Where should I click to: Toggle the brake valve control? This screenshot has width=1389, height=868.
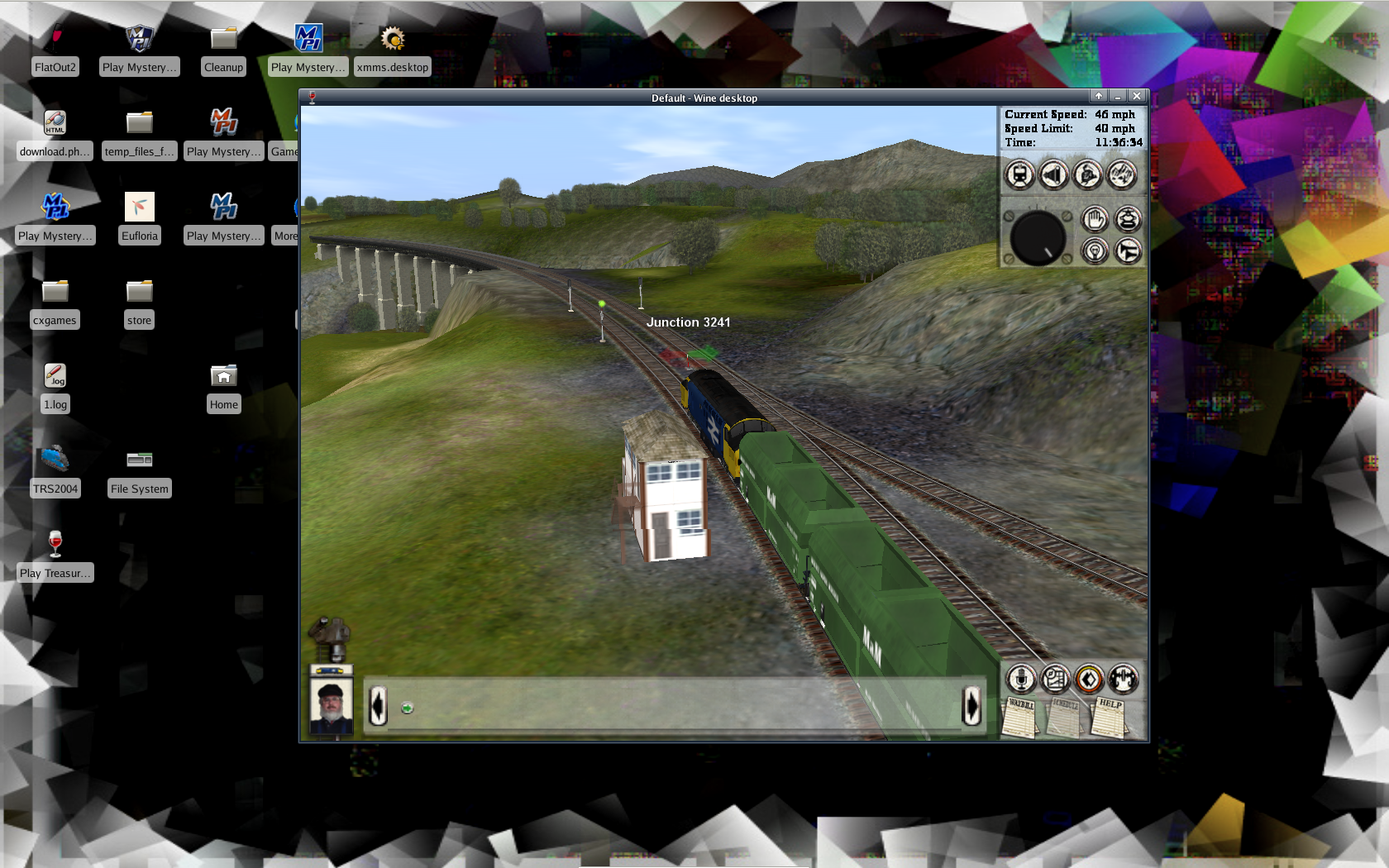(x=1129, y=219)
